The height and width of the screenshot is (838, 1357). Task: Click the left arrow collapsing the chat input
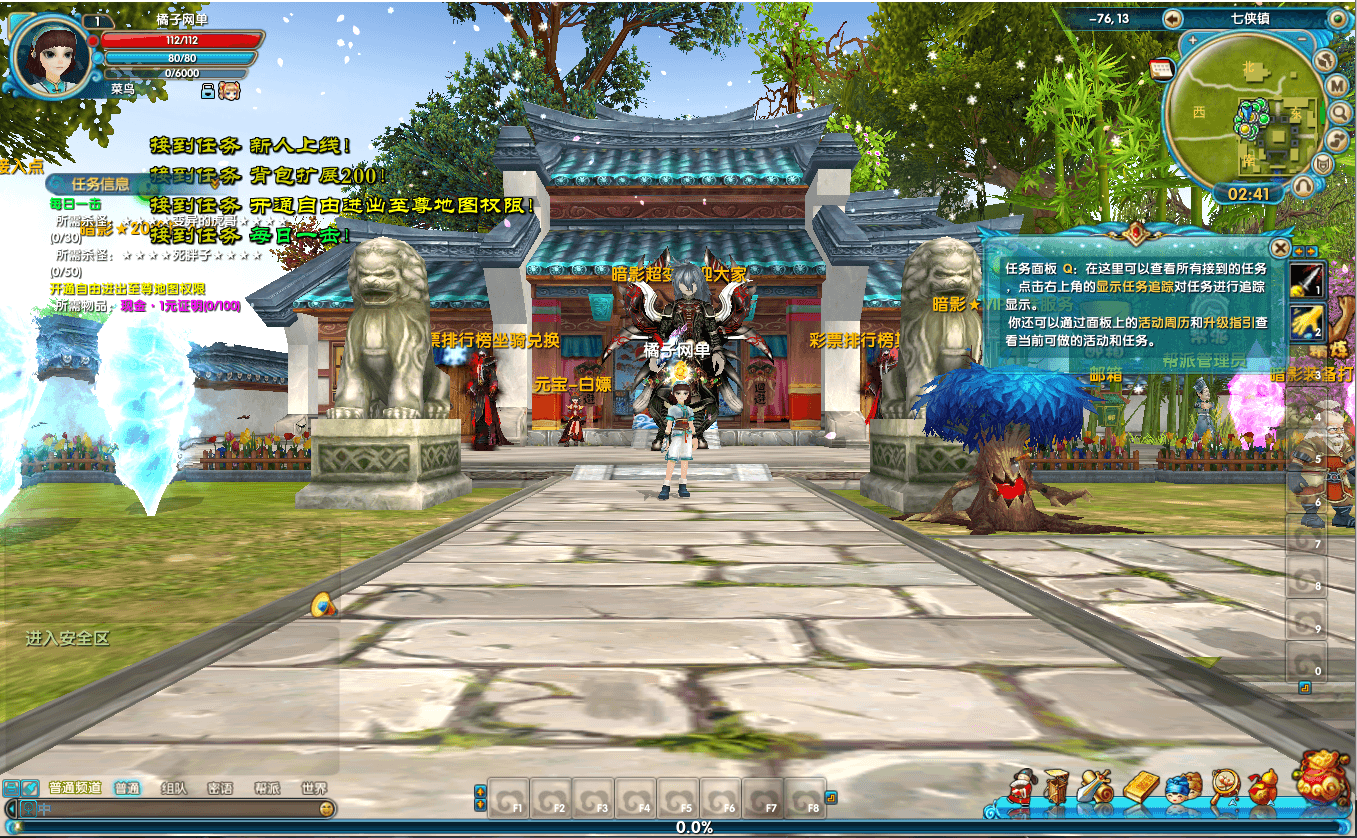[11, 808]
